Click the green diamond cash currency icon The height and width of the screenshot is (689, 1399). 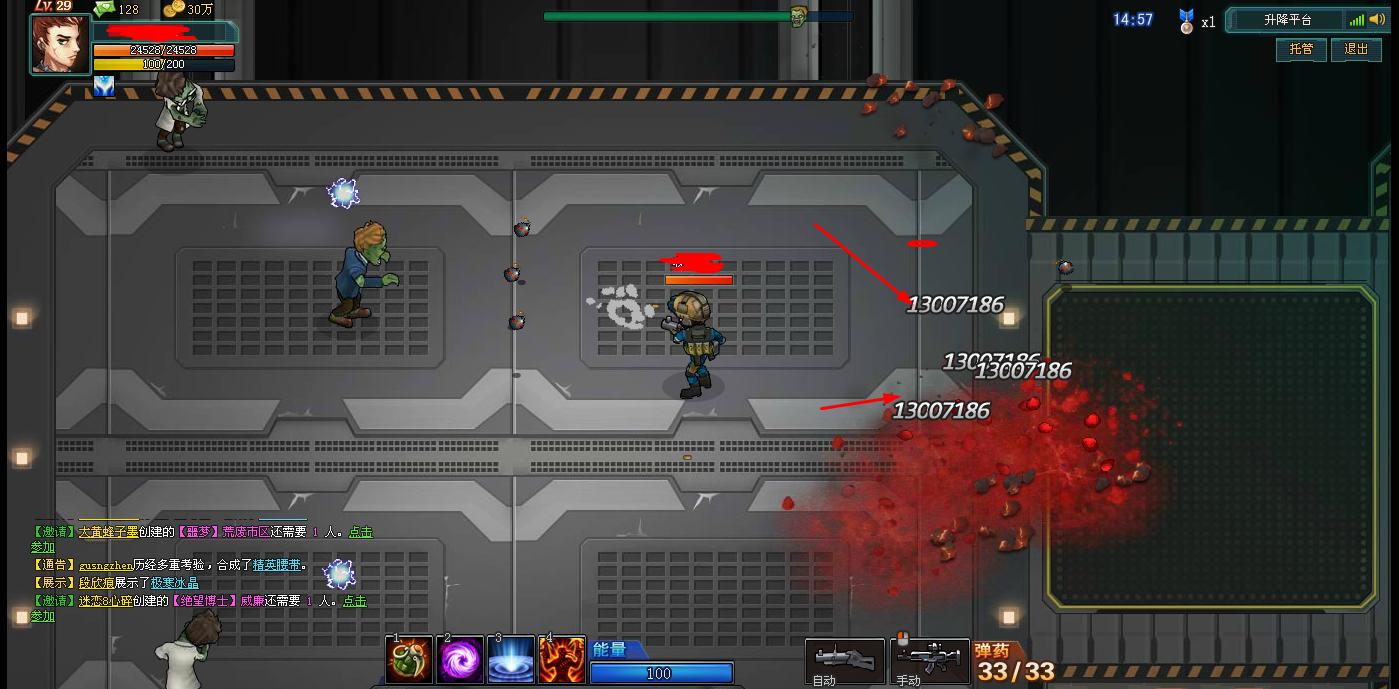(x=104, y=9)
